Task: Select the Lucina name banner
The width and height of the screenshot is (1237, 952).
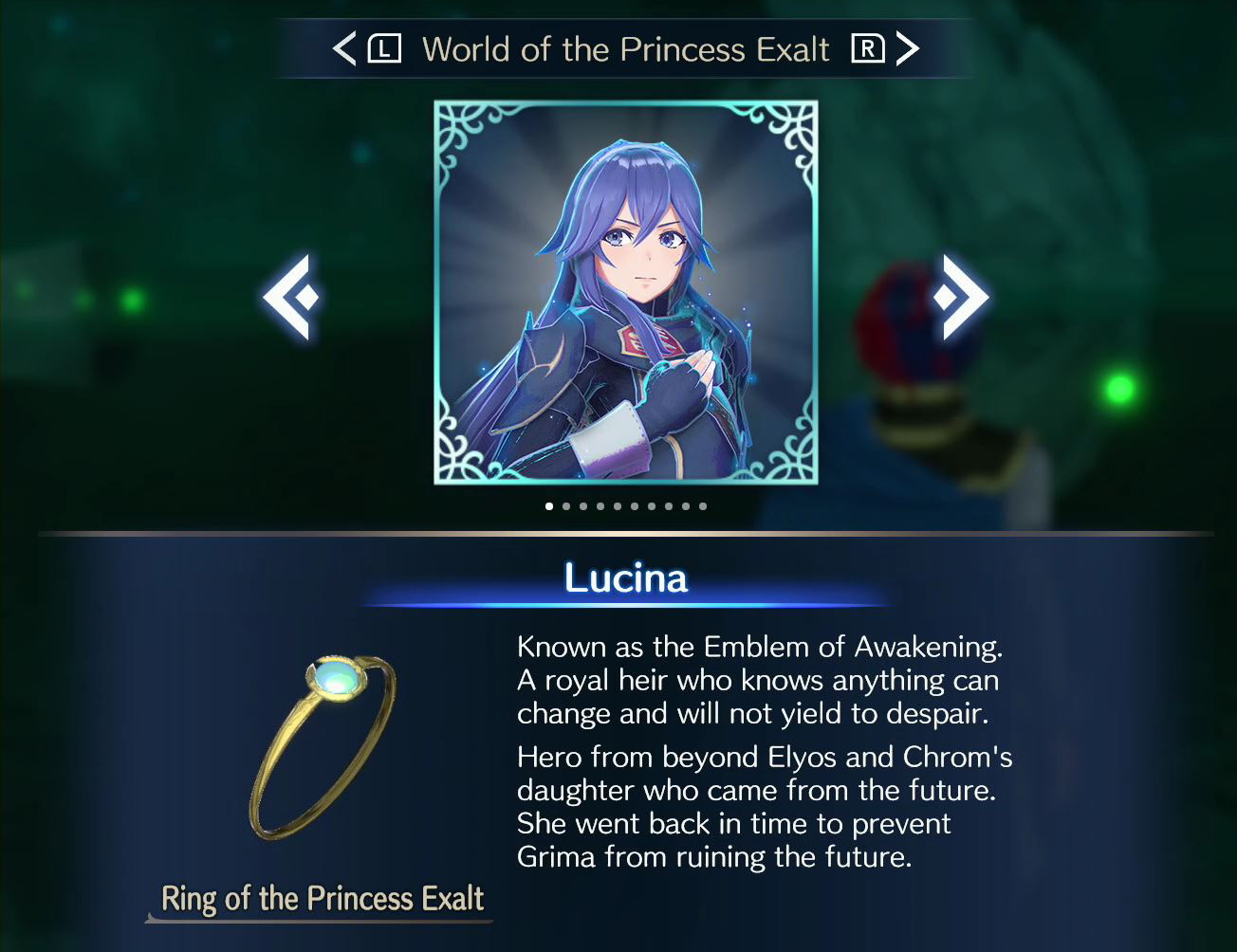Action: pos(625,577)
